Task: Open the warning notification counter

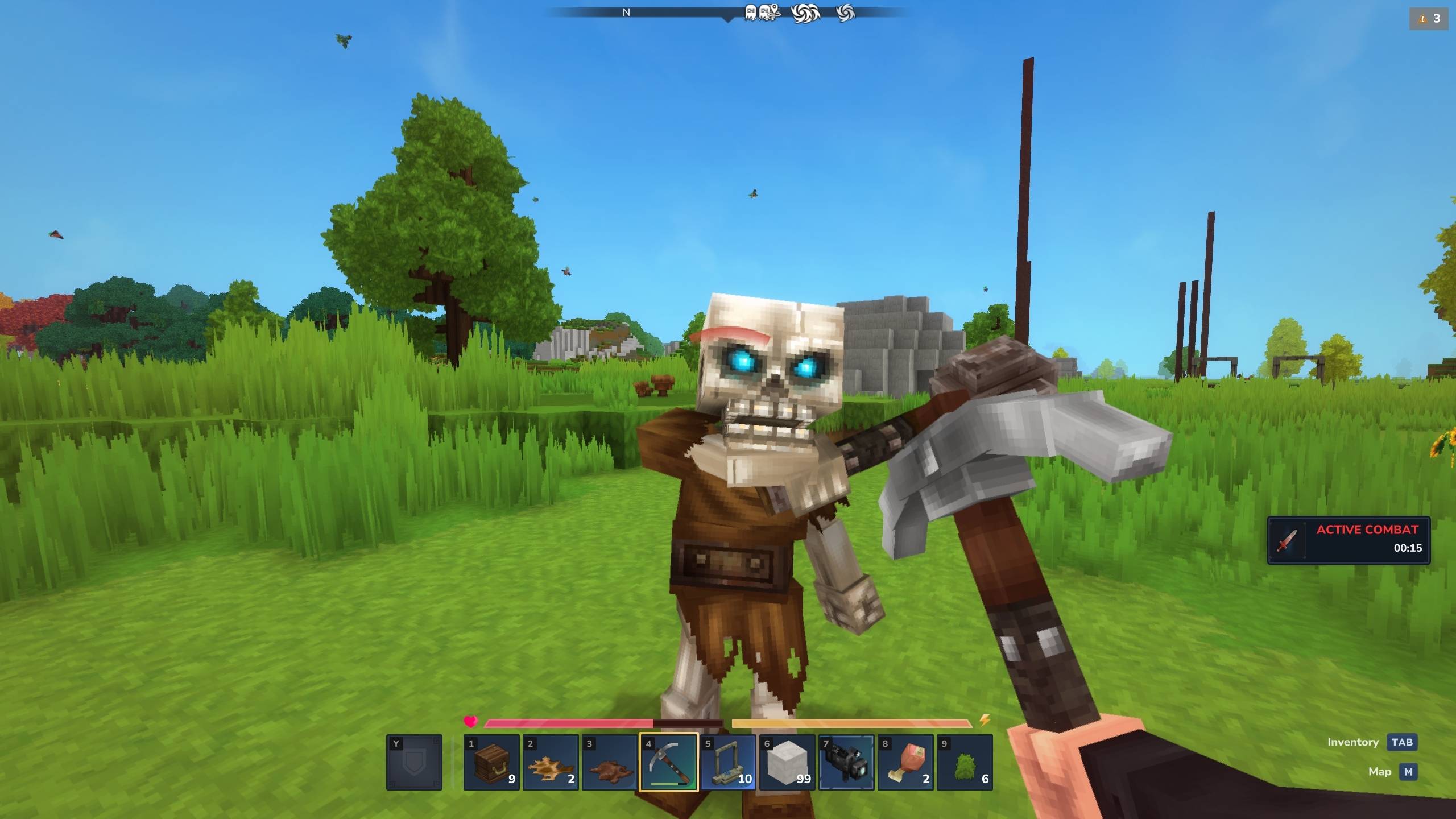Action: pyautogui.click(x=1429, y=19)
